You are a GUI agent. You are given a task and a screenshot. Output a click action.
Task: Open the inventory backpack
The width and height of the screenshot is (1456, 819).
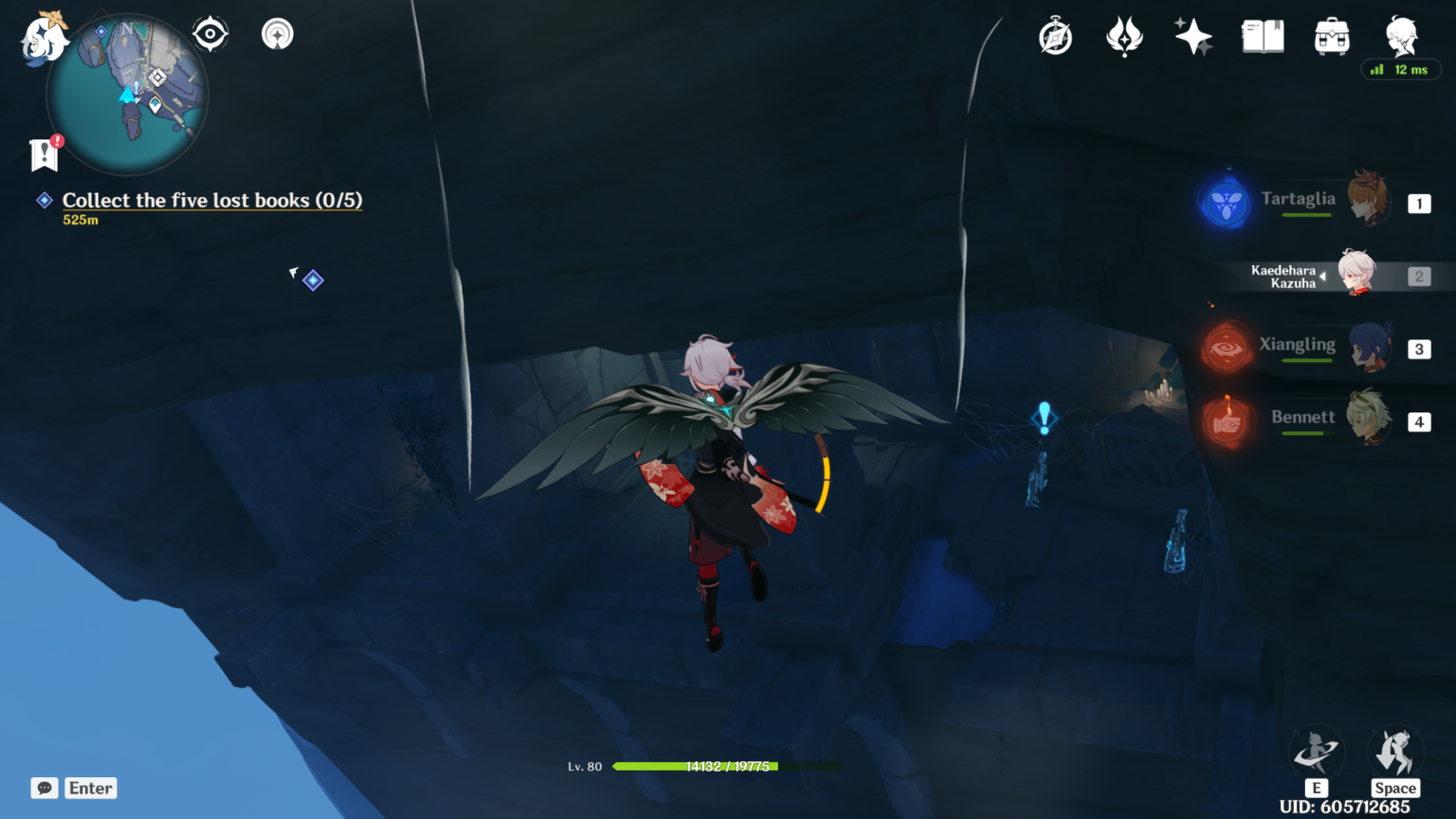pyautogui.click(x=1332, y=38)
